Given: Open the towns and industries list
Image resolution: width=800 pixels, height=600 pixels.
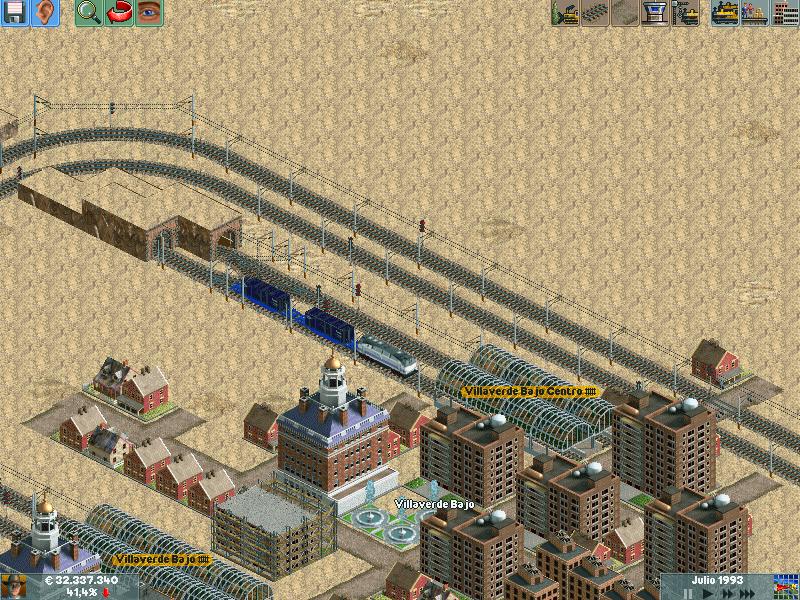Looking at the screenshot, I should pyautogui.click(x=785, y=13).
